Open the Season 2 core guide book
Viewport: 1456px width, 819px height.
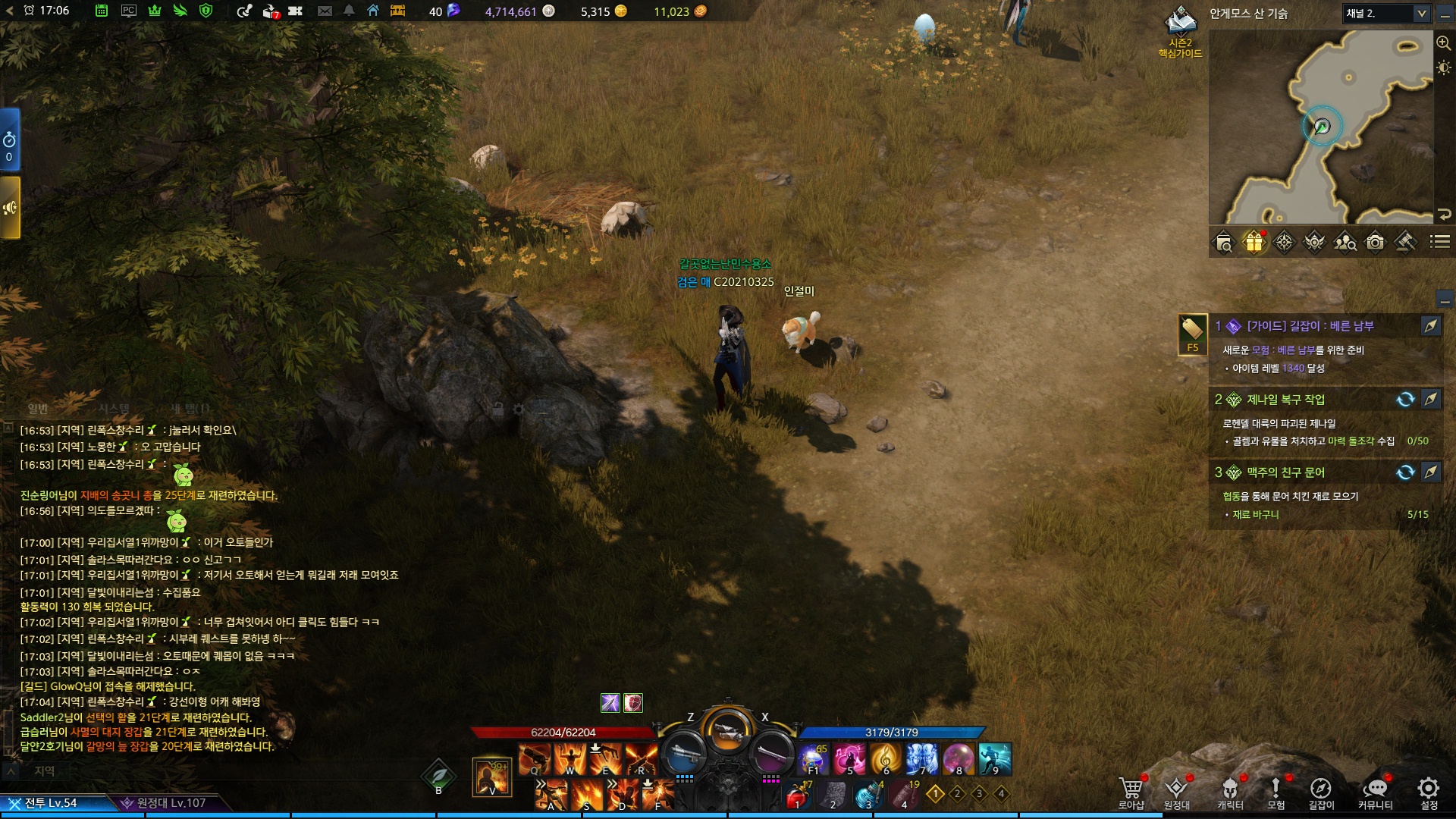(1180, 23)
